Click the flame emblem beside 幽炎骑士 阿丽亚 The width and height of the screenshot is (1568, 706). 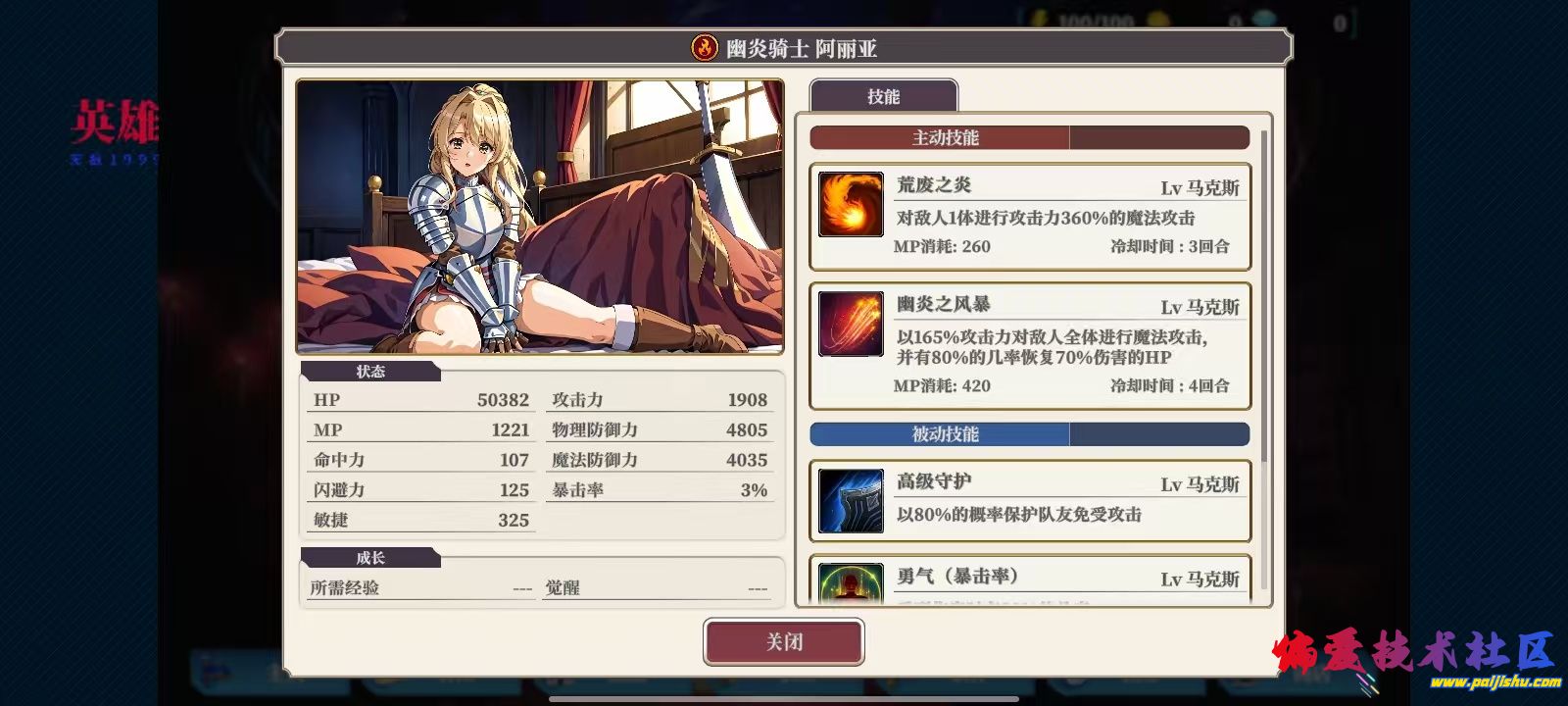pos(702,47)
